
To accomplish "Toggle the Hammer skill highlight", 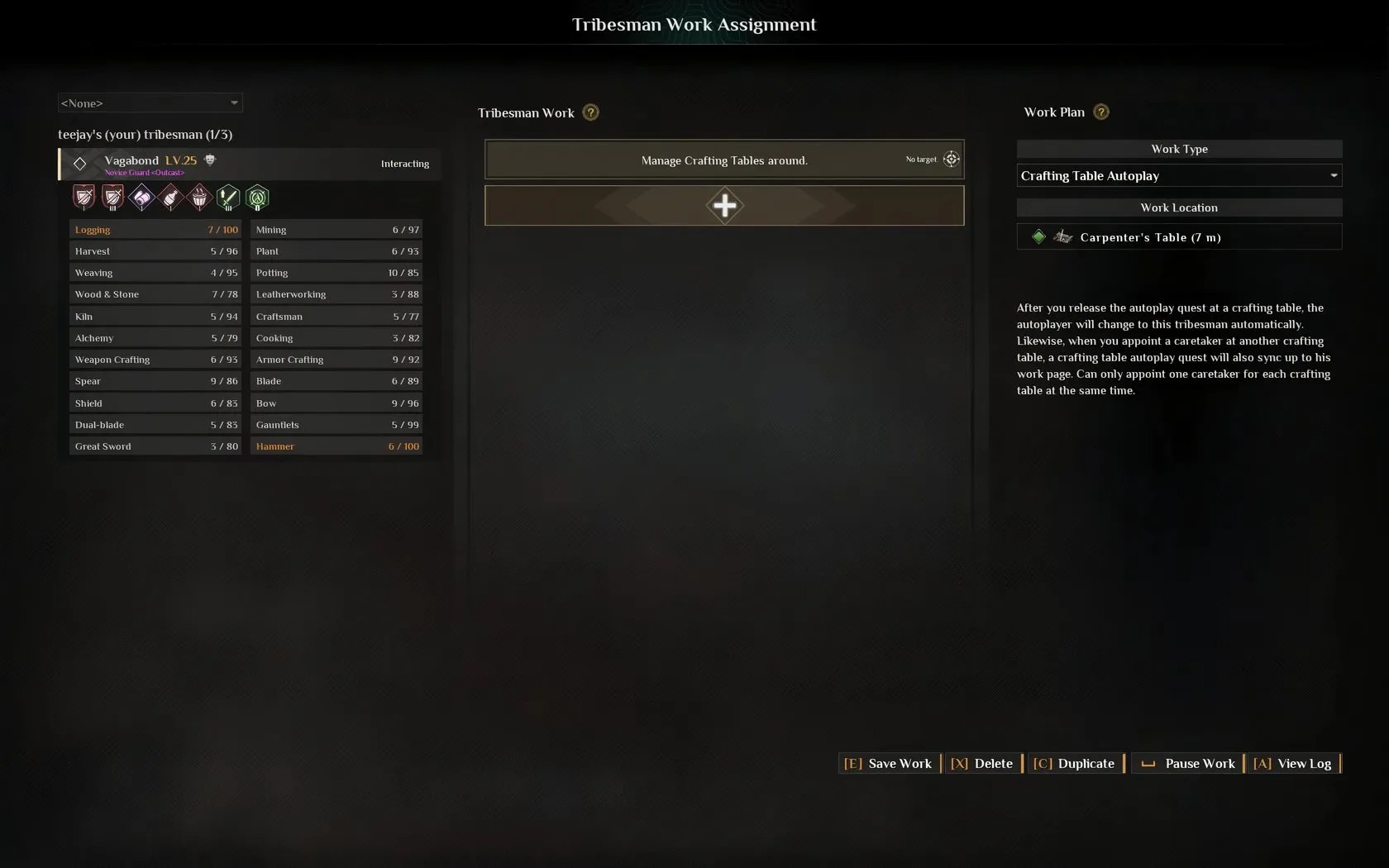I will (x=337, y=446).
